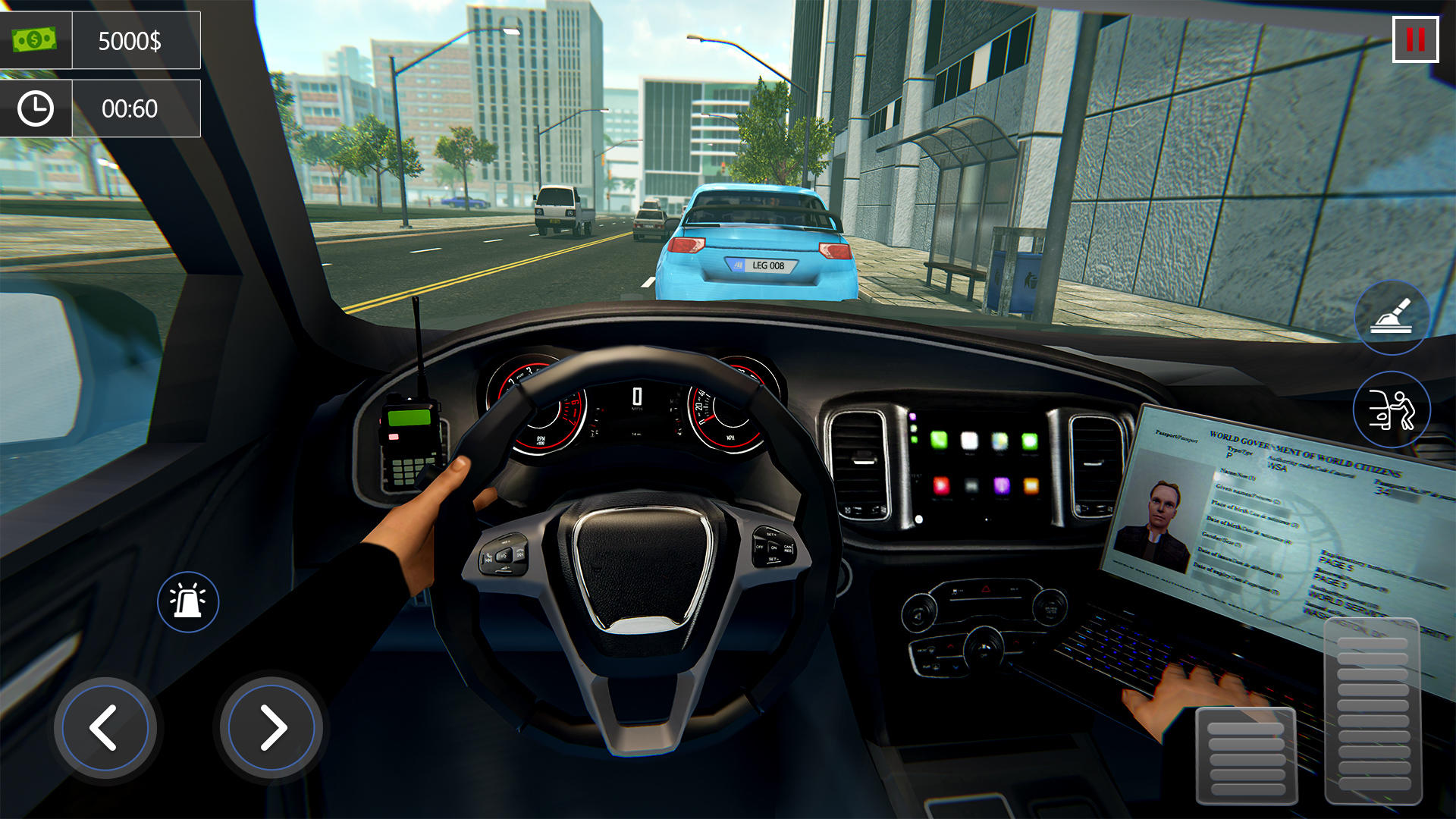Open the Maps app on the dashboard screen
Viewport: 1456px width, 819px height.
(x=999, y=442)
